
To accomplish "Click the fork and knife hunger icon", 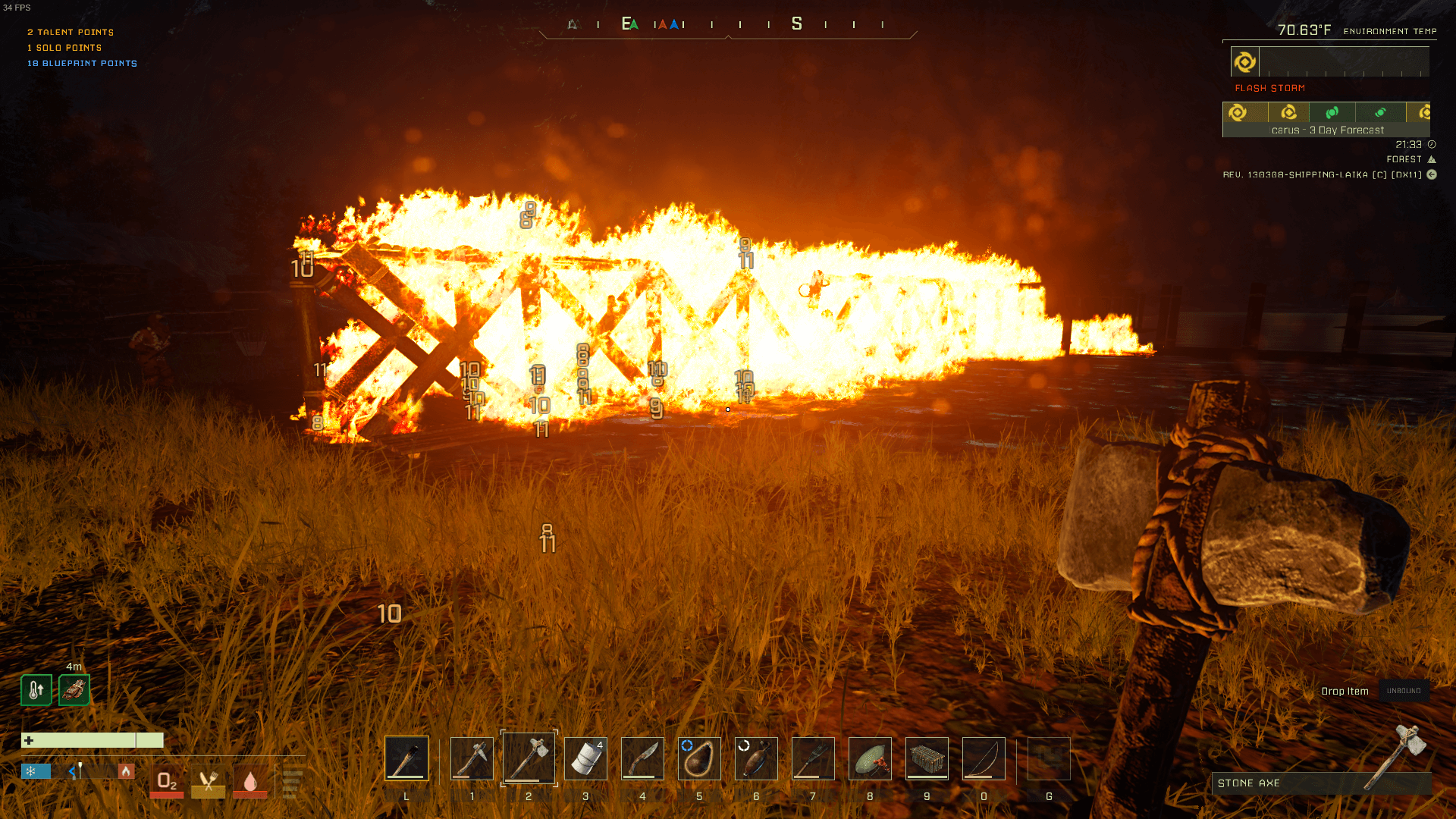I will click(209, 782).
